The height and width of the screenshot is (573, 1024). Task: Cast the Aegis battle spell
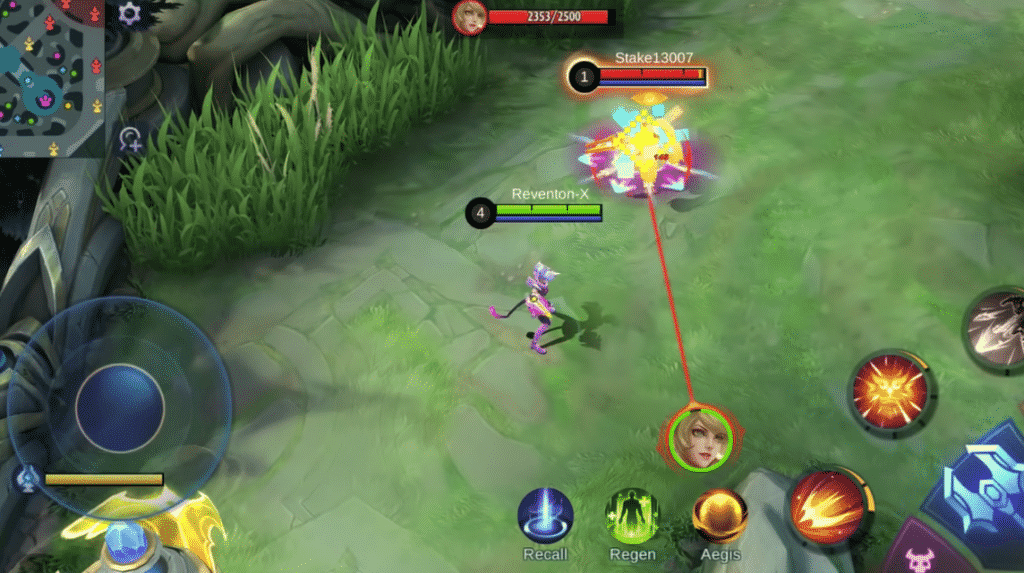pos(720,516)
